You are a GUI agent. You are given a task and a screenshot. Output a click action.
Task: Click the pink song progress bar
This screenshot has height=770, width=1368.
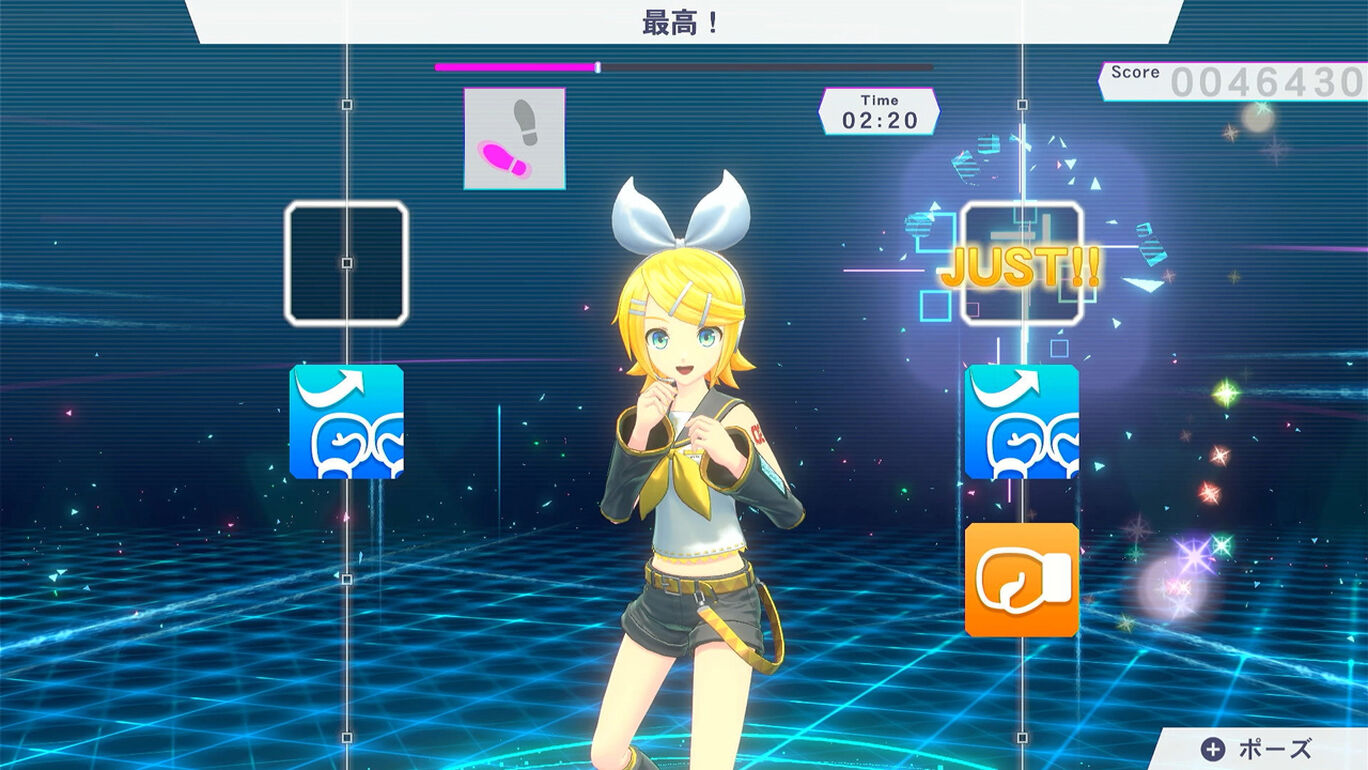point(513,65)
